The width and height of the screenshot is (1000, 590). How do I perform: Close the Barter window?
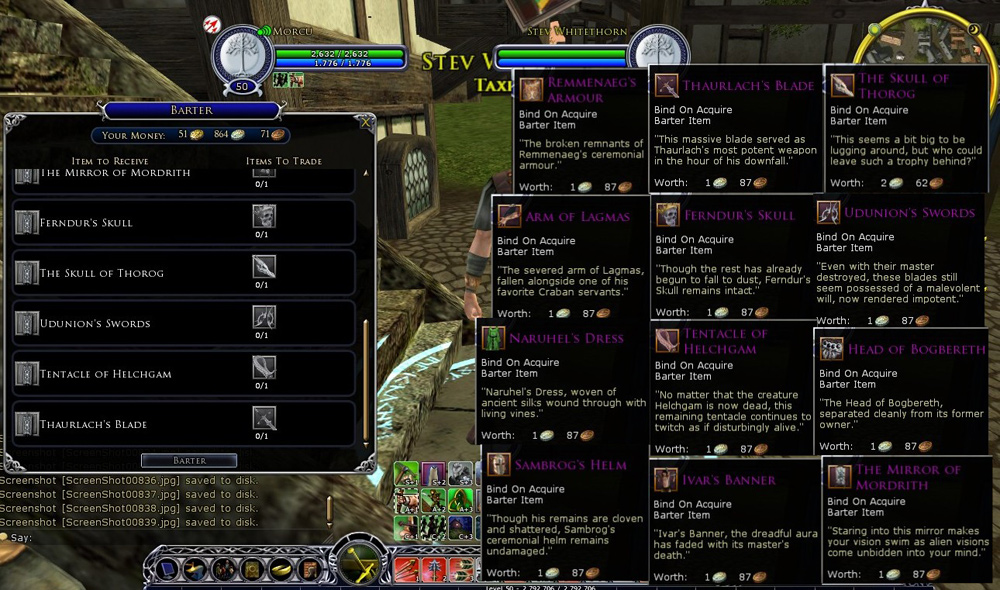366,124
